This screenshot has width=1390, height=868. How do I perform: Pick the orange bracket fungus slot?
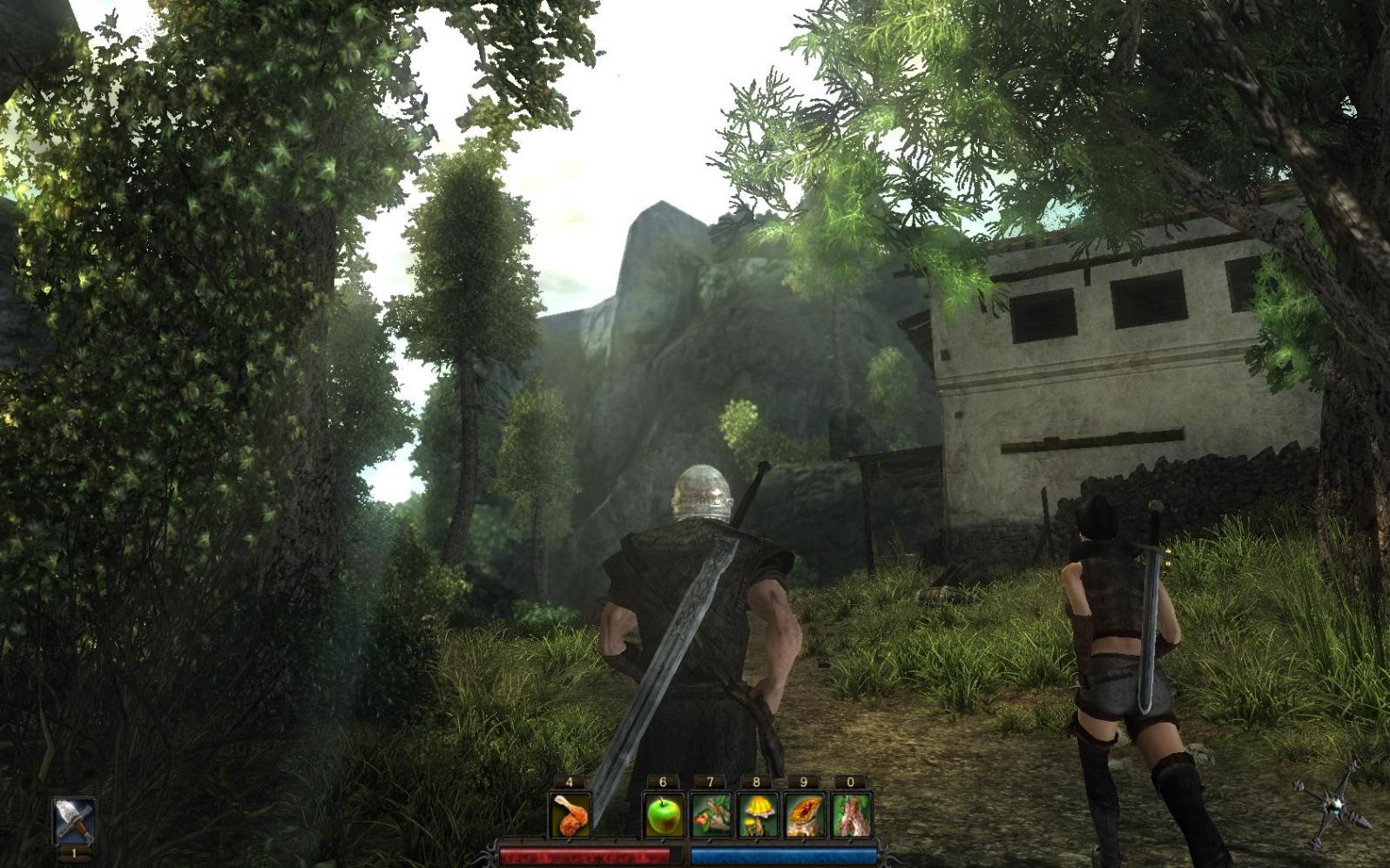coord(804,815)
